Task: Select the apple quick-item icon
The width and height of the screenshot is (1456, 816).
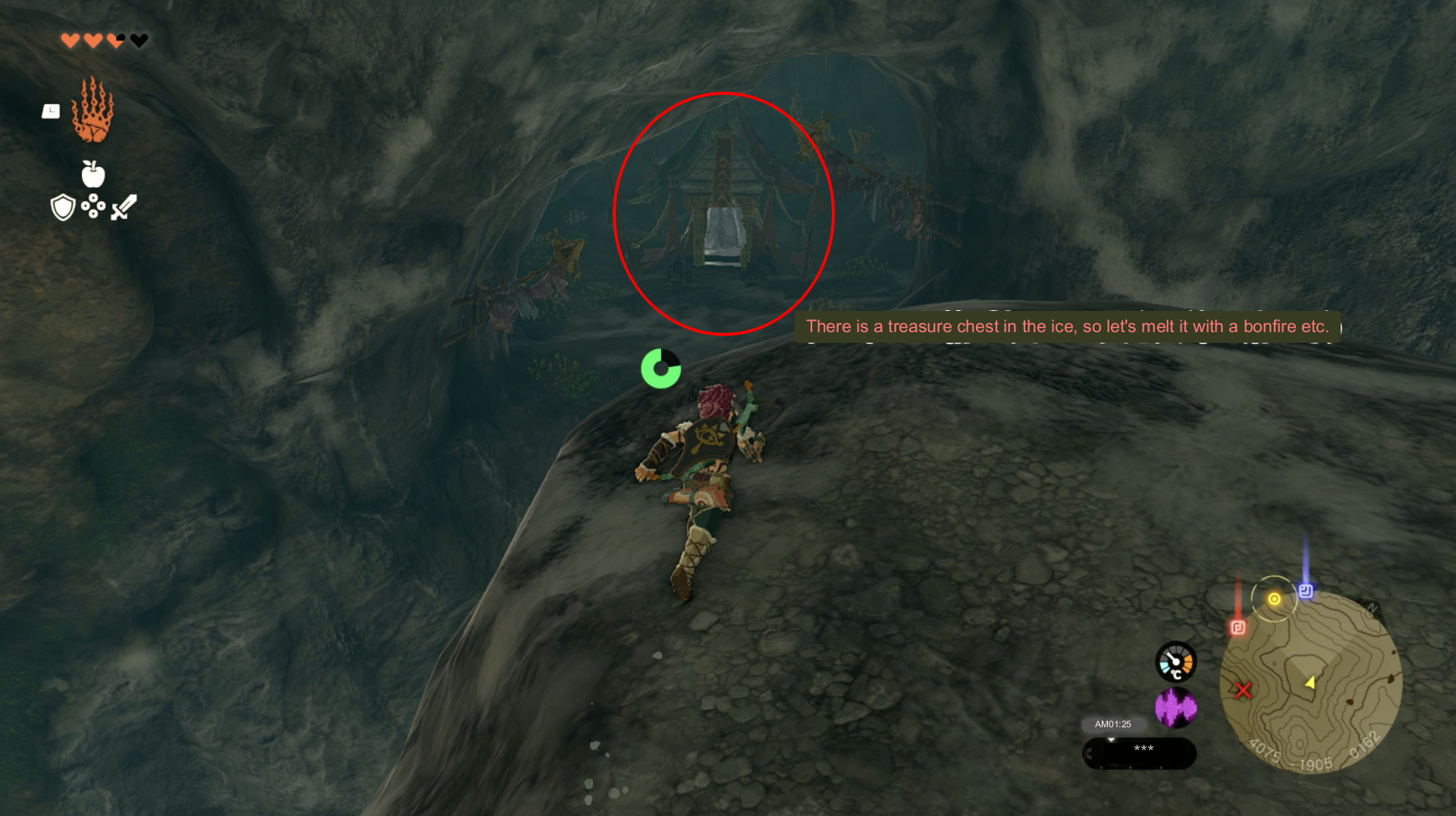Action: coord(93,174)
